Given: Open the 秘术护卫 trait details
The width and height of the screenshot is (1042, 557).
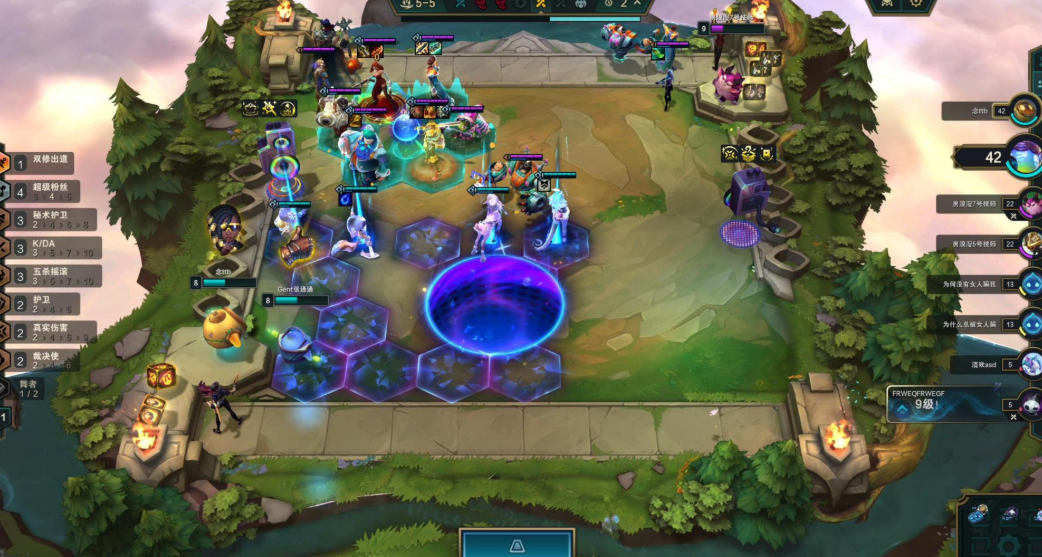Looking at the screenshot, I should tap(50, 218).
